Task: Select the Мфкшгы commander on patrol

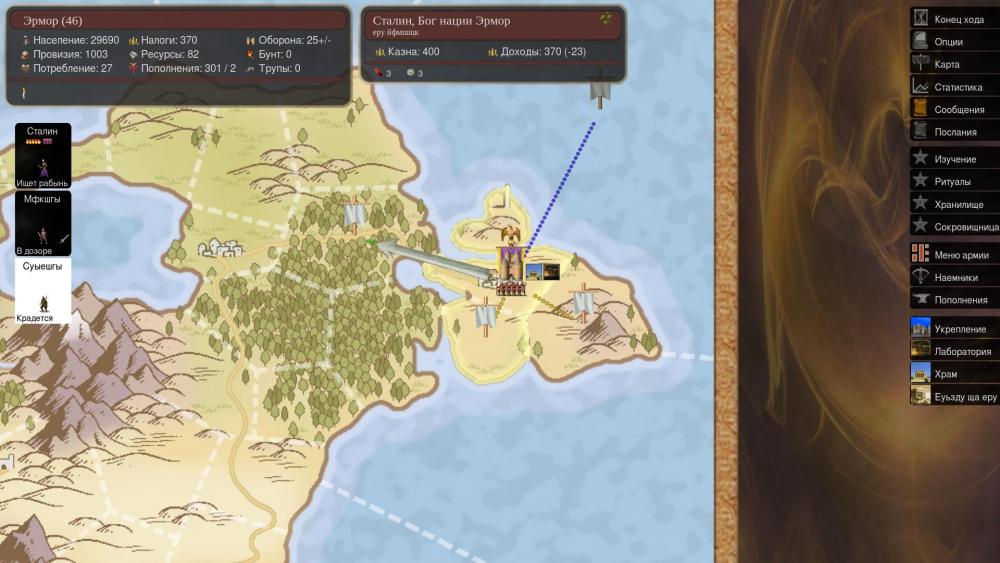Action: coord(43,223)
